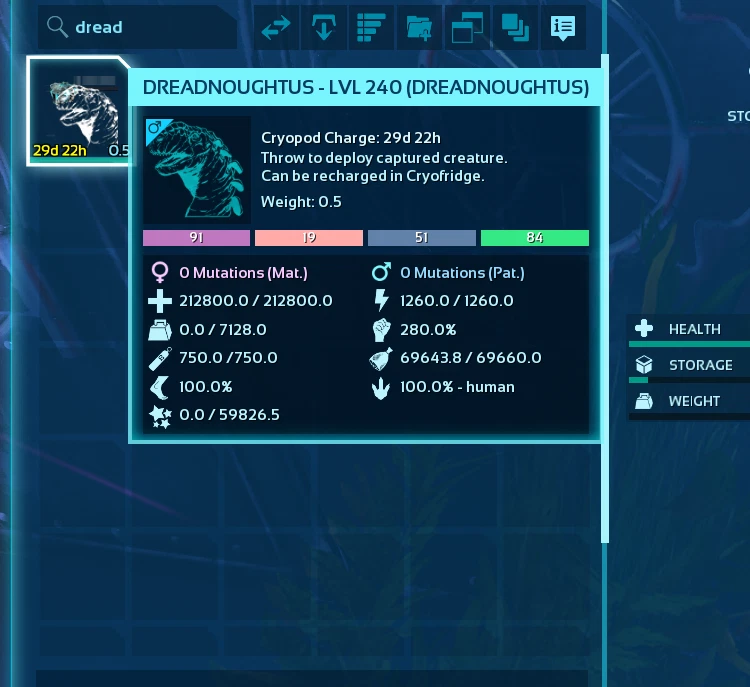
Task: Open the sort items bars button
Action: [372, 28]
